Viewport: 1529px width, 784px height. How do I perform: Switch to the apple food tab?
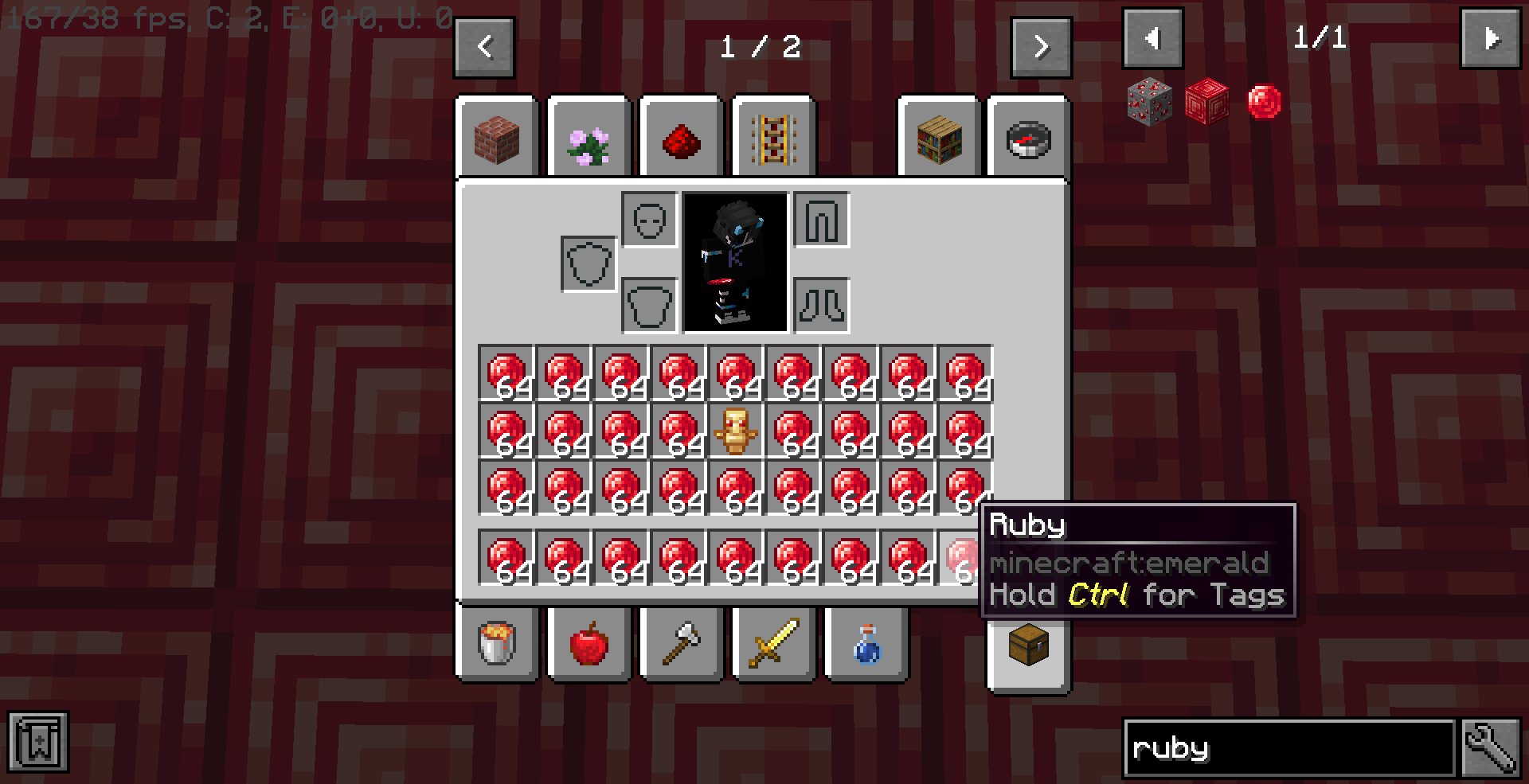[589, 645]
